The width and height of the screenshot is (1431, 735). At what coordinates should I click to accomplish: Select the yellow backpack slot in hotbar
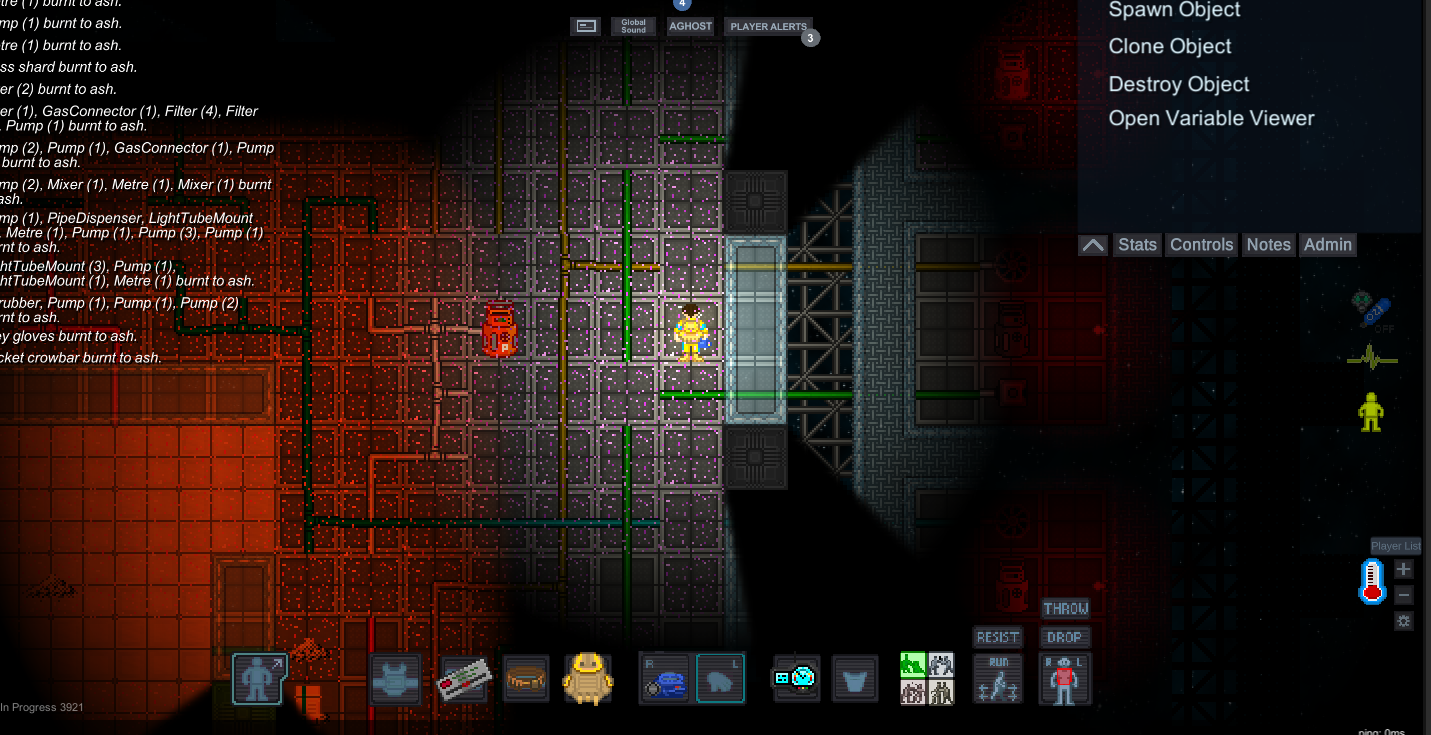point(588,677)
